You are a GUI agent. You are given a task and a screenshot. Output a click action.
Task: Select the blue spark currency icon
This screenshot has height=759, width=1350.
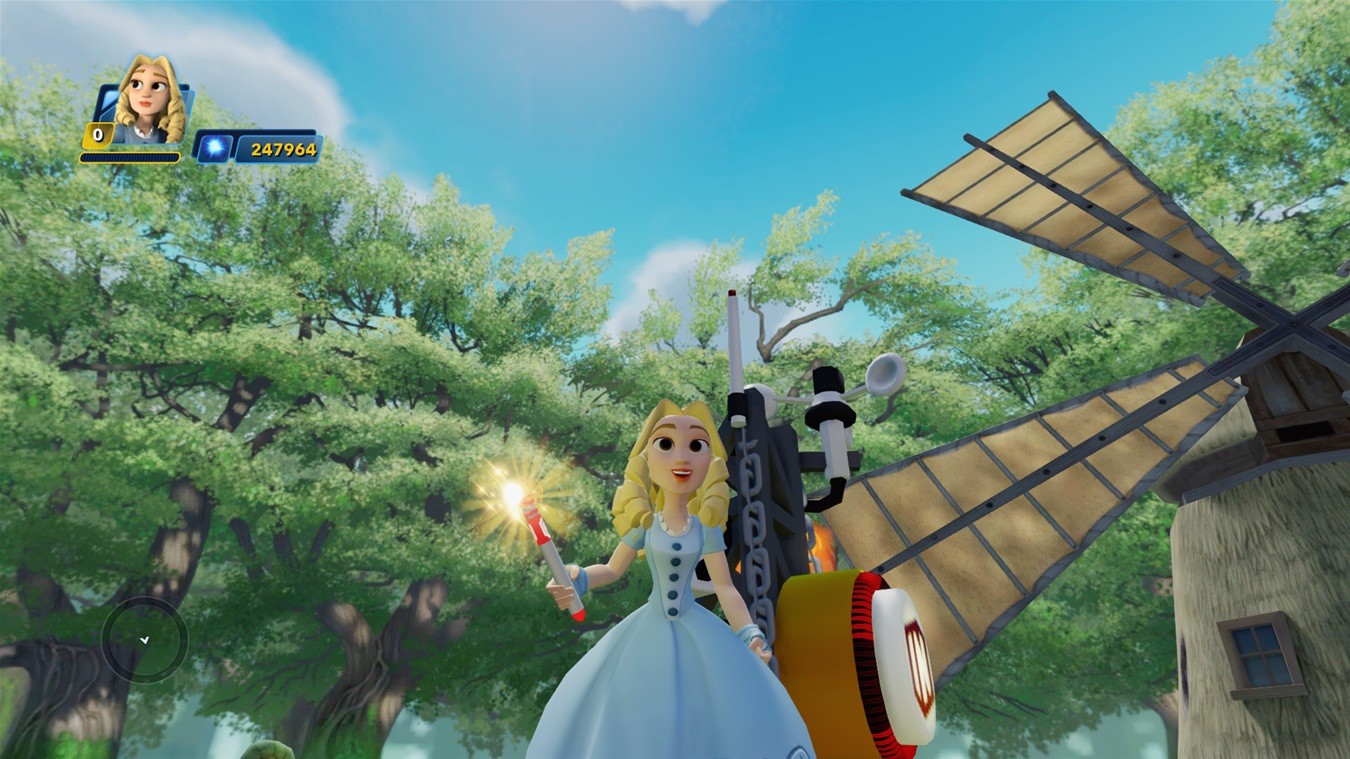point(213,148)
